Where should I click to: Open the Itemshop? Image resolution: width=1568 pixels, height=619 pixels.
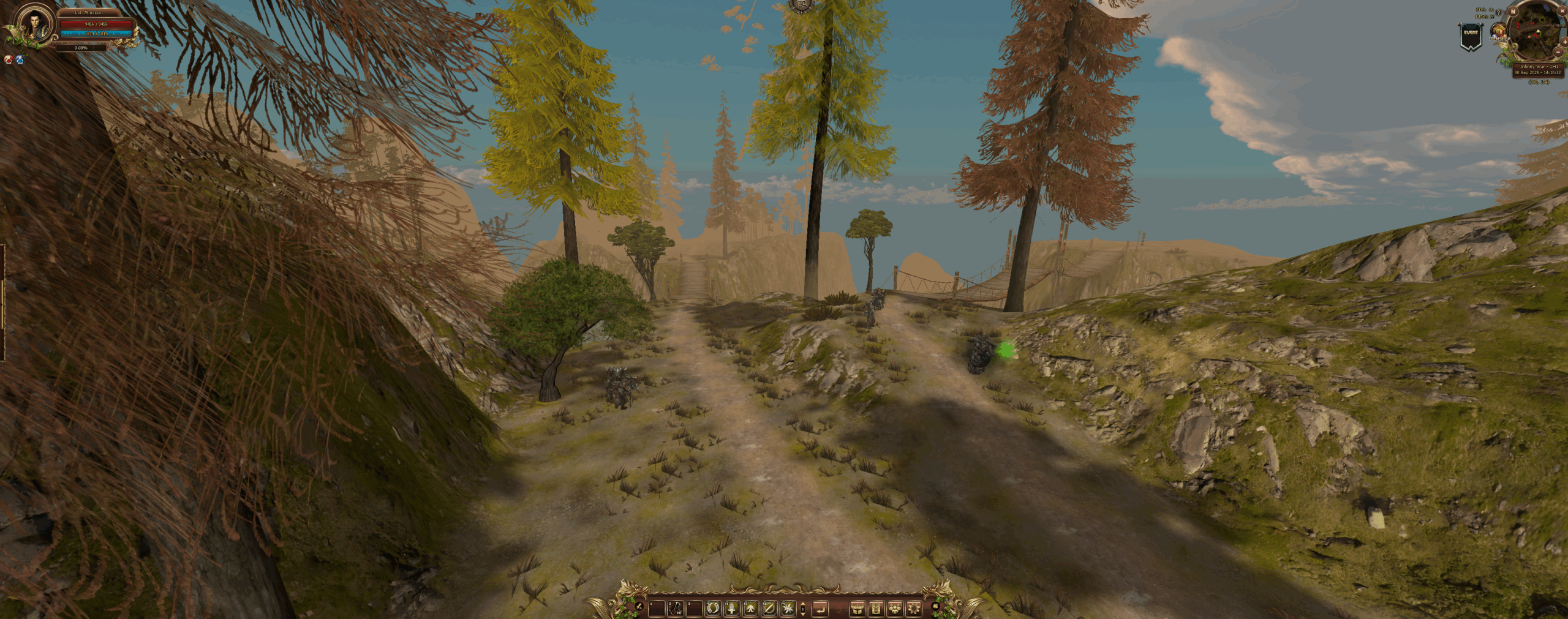pos(1499,33)
